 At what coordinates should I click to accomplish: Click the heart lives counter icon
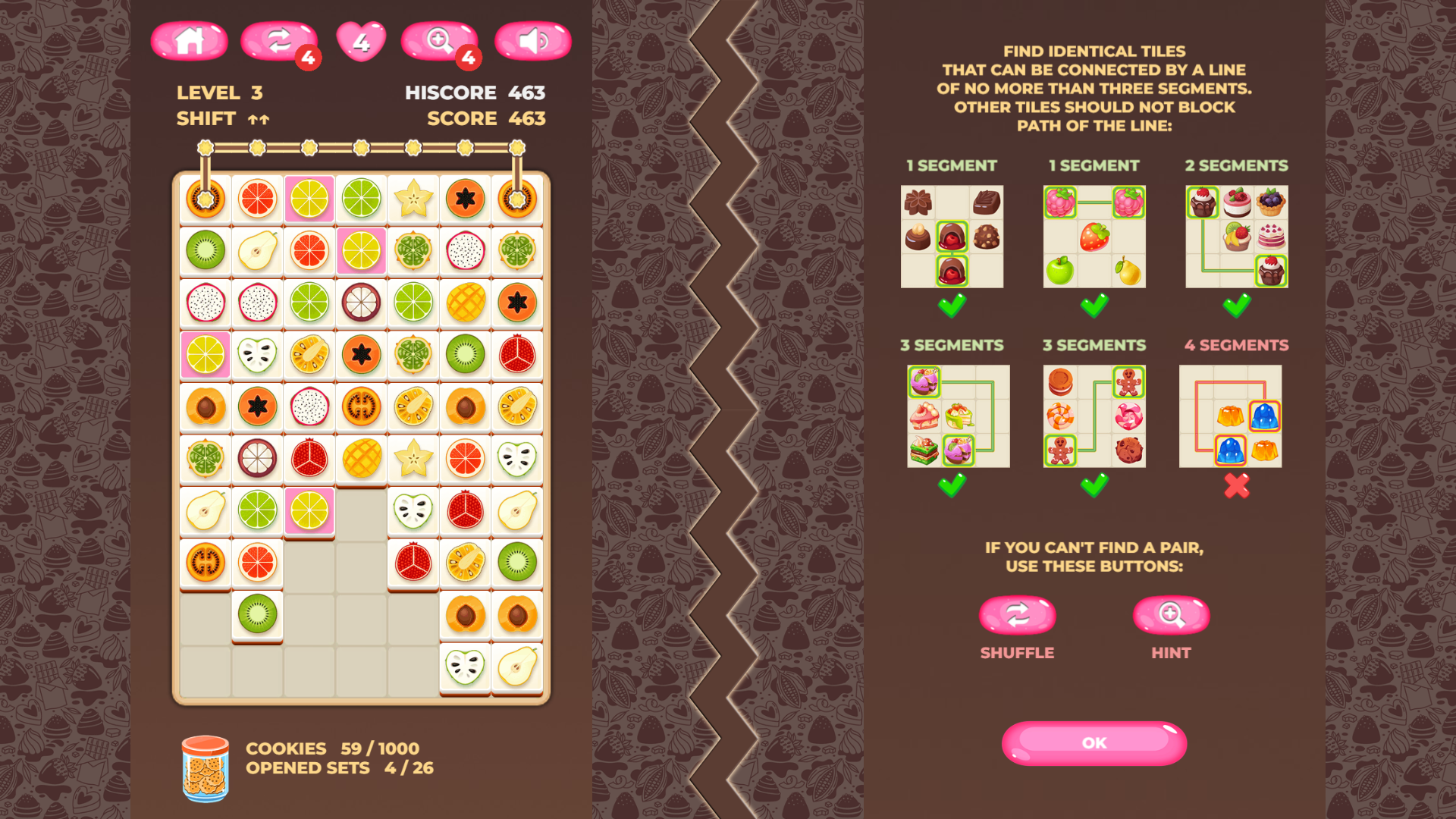pos(362,39)
